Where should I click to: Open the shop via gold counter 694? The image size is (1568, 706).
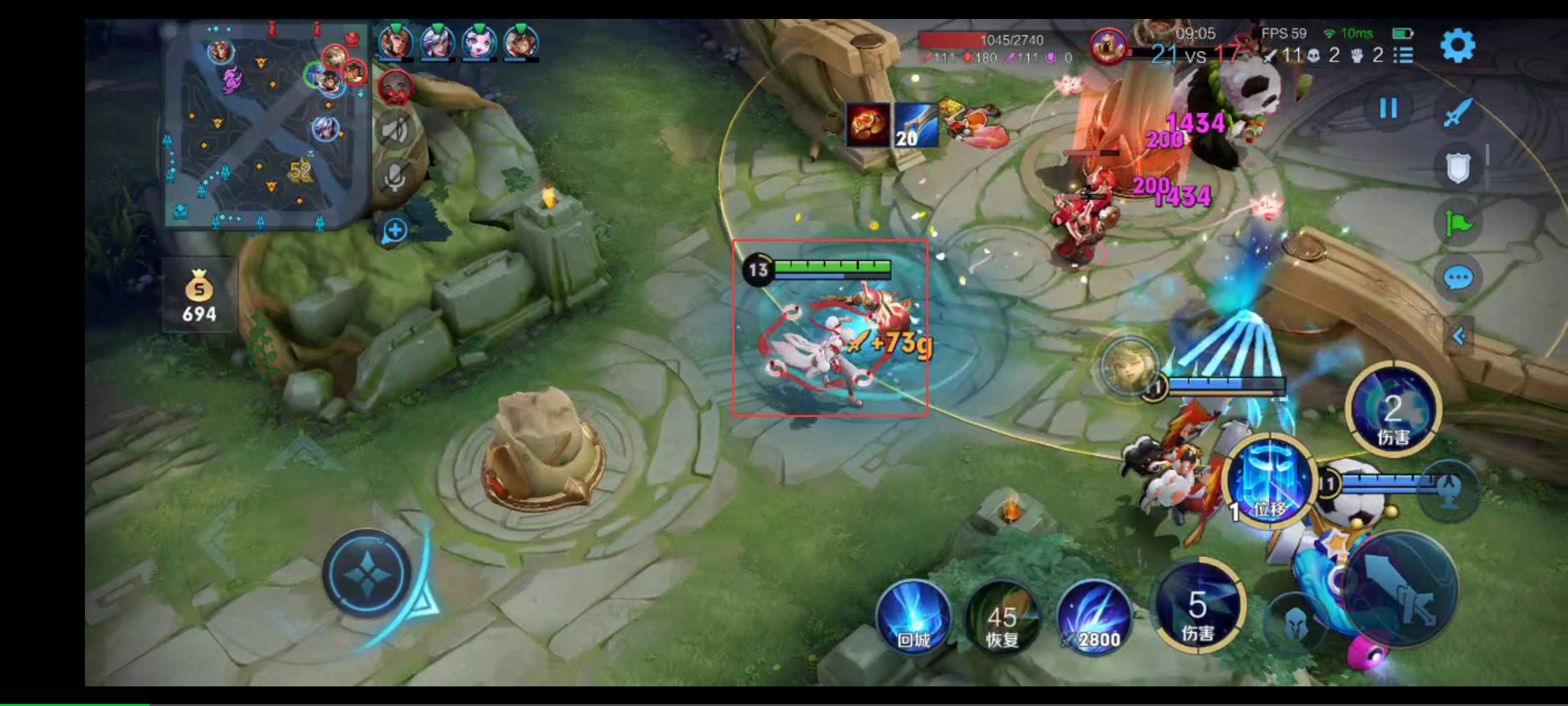tap(199, 295)
